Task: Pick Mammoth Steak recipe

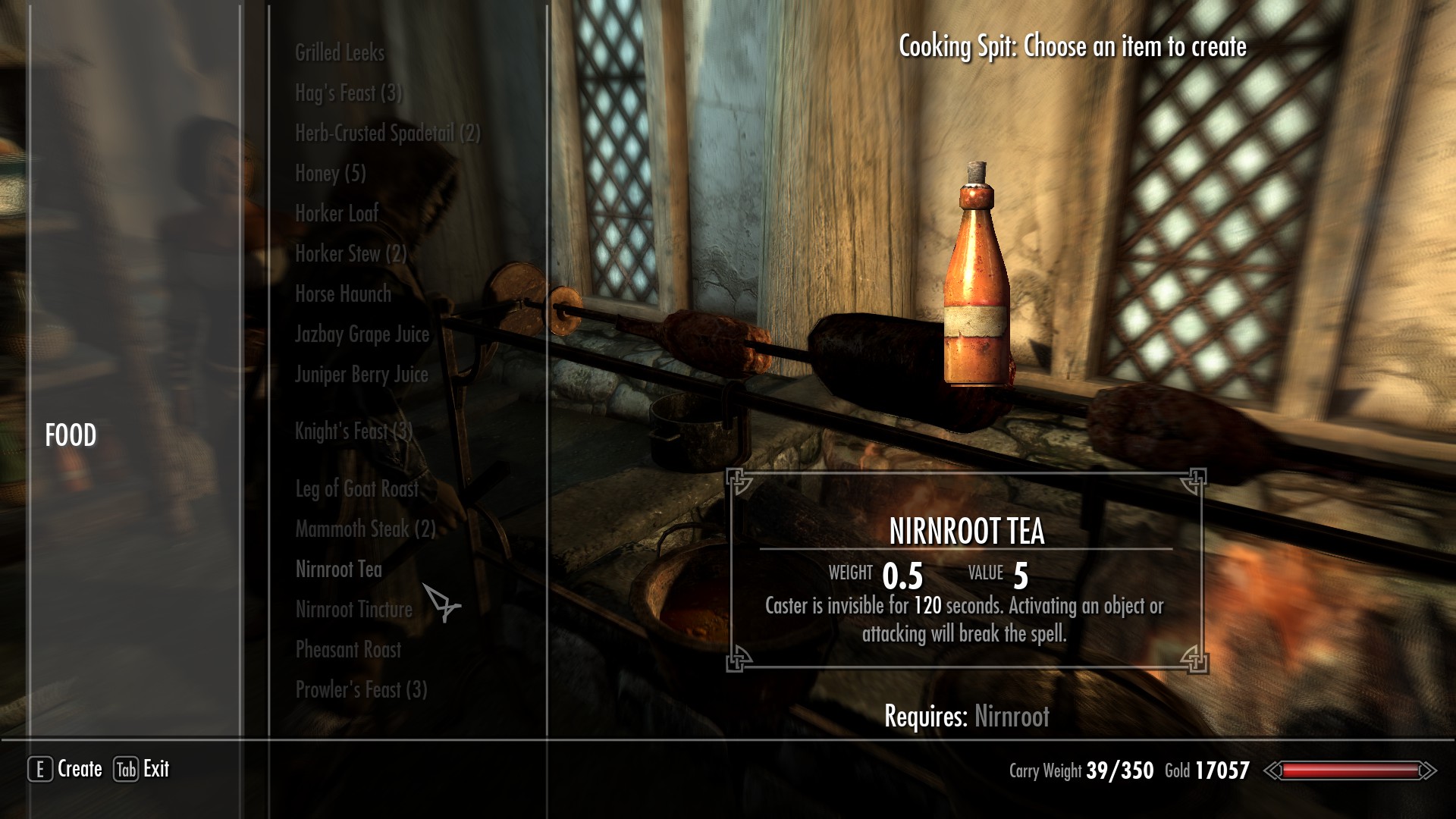Action: click(x=366, y=529)
